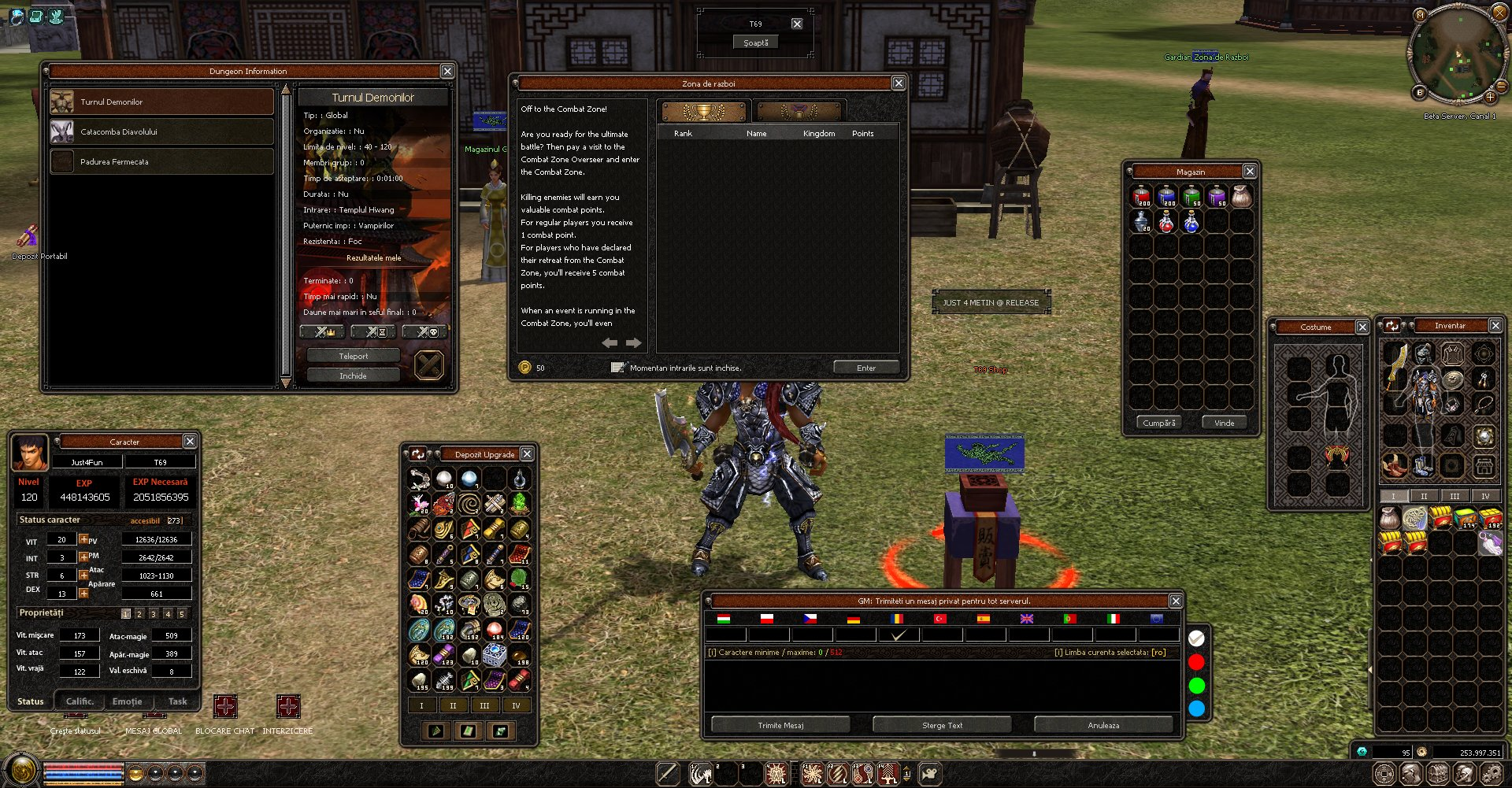Viewport: 1512px width, 788px height.
Task: Enter the Combat Zone
Action: [x=865, y=368]
